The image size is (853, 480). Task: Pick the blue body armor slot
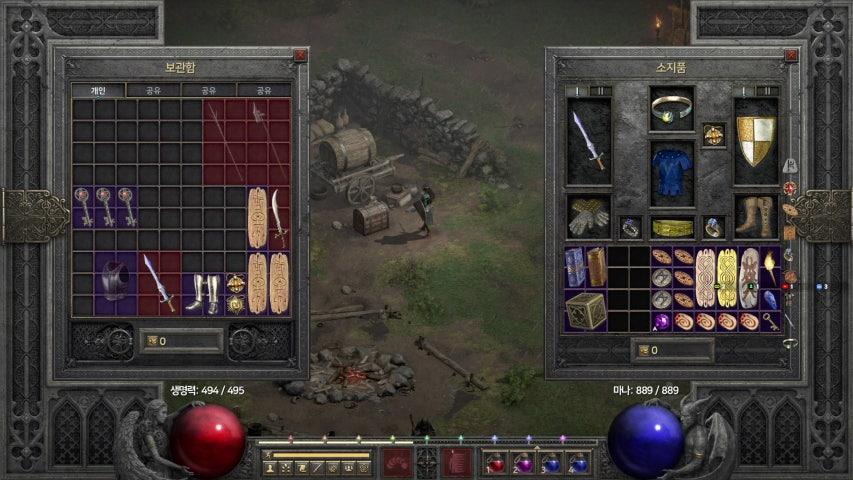coord(672,172)
